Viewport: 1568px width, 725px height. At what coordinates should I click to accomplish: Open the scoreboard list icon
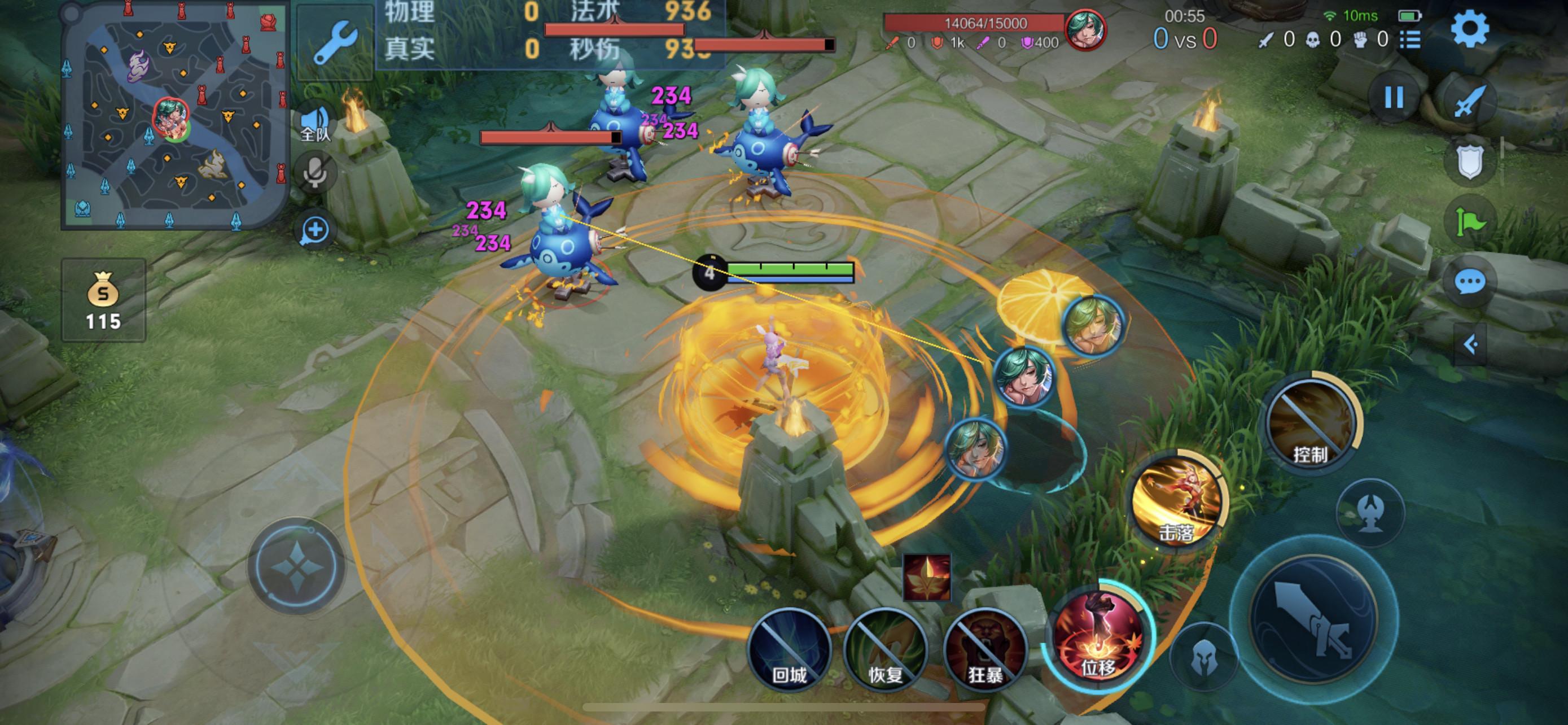[1411, 40]
